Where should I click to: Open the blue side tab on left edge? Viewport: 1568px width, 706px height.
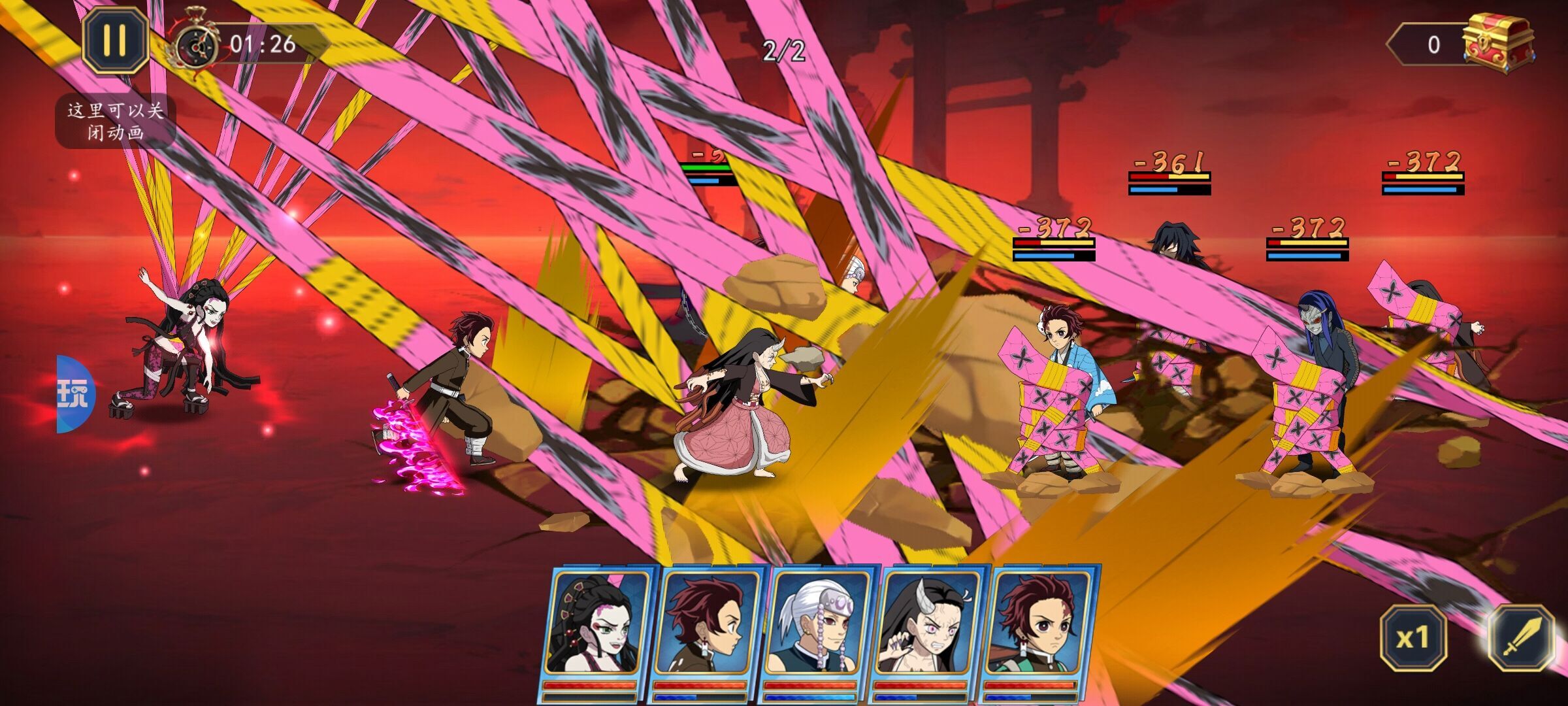click(75, 394)
